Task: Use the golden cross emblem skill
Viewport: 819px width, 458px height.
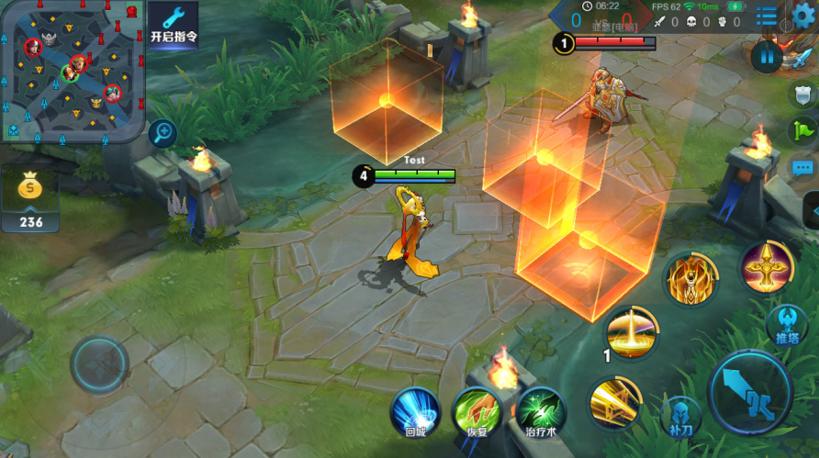Action: (x=767, y=266)
